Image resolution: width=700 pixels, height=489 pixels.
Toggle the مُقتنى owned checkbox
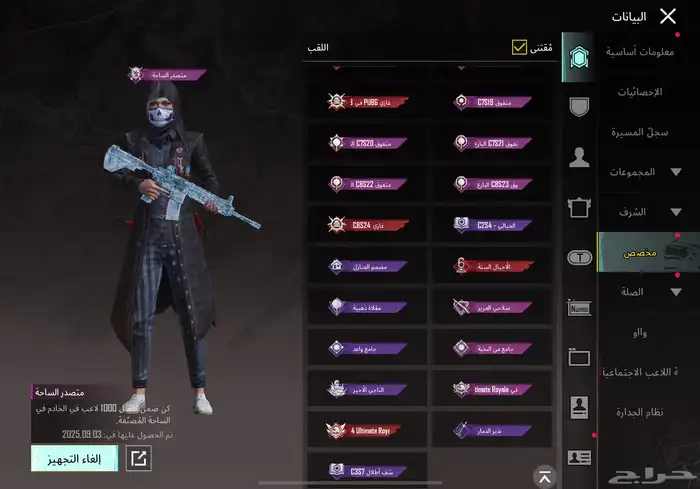click(519, 47)
